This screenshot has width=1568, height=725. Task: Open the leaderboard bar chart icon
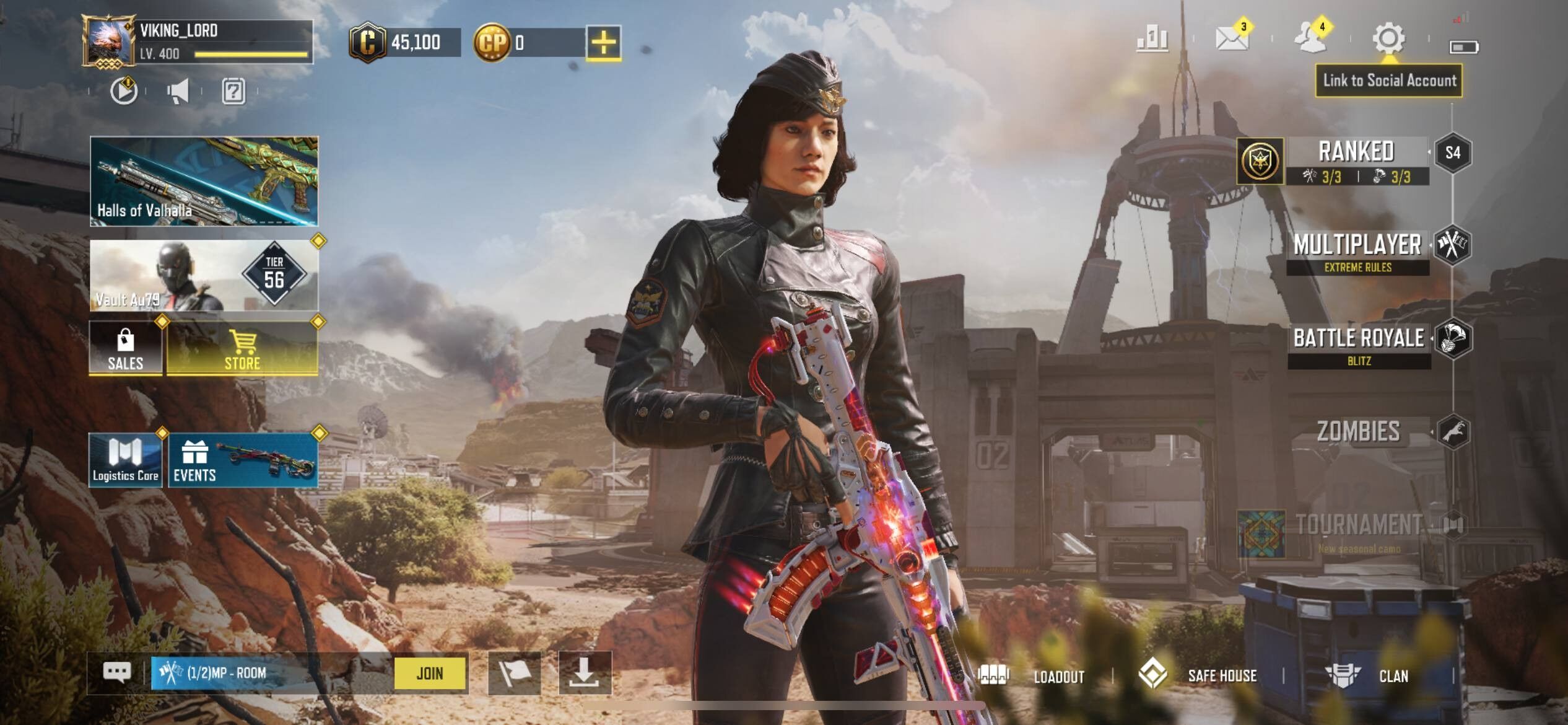pos(1152,38)
